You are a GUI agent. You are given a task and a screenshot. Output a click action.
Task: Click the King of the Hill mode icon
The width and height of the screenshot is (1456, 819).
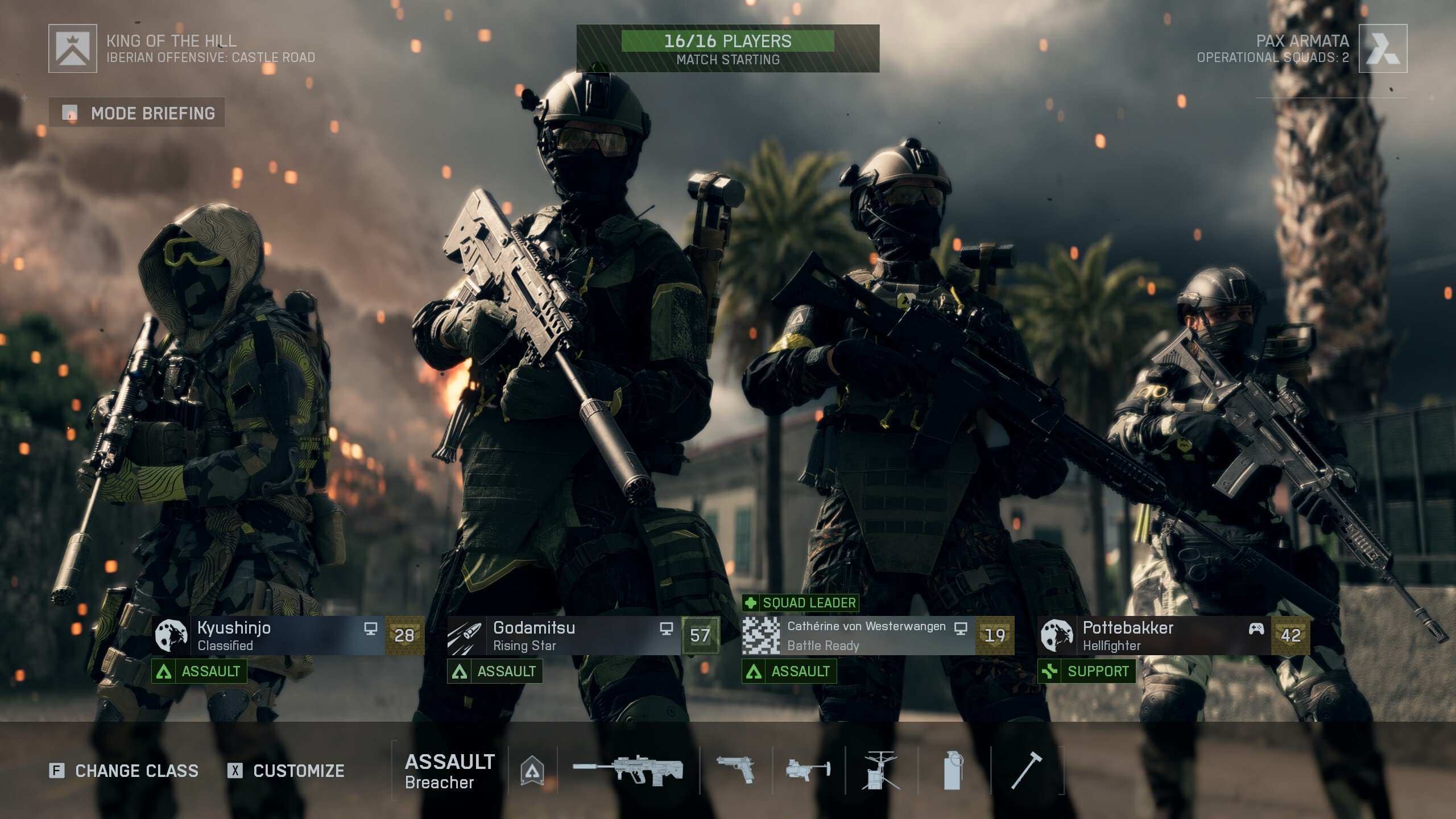(x=73, y=48)
